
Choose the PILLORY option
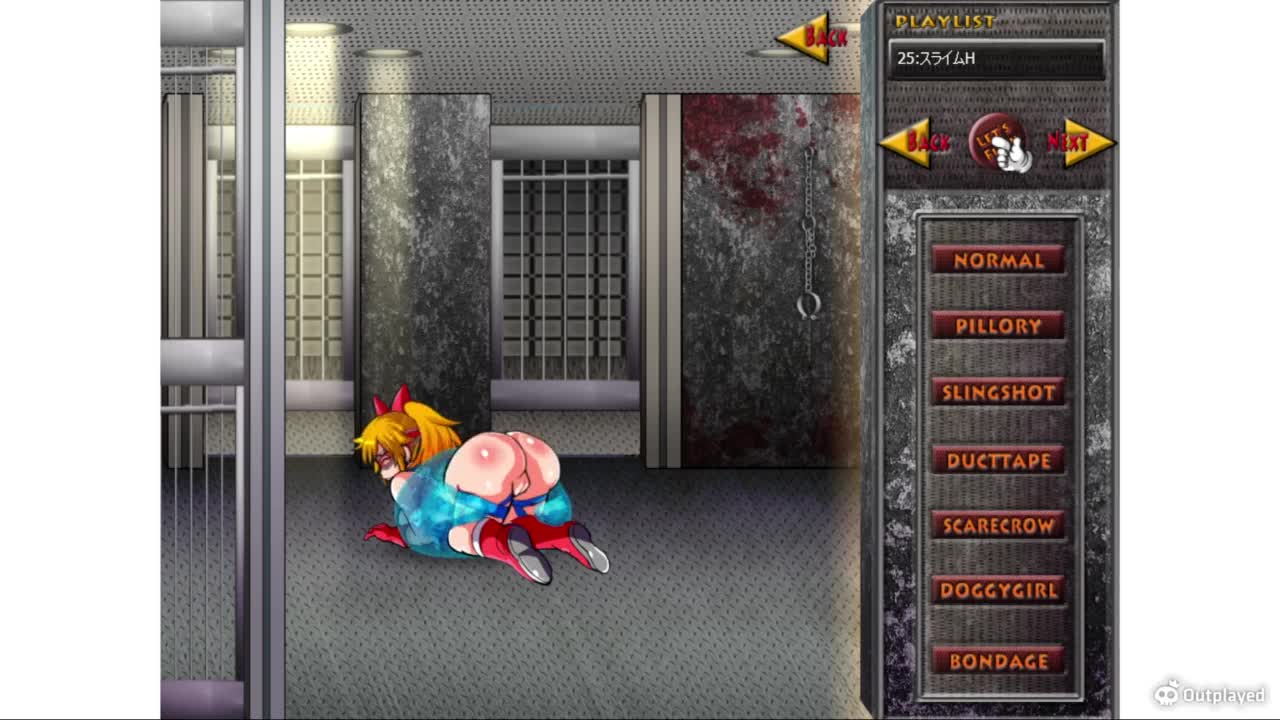pyautogui.click(x=997, y=326)
